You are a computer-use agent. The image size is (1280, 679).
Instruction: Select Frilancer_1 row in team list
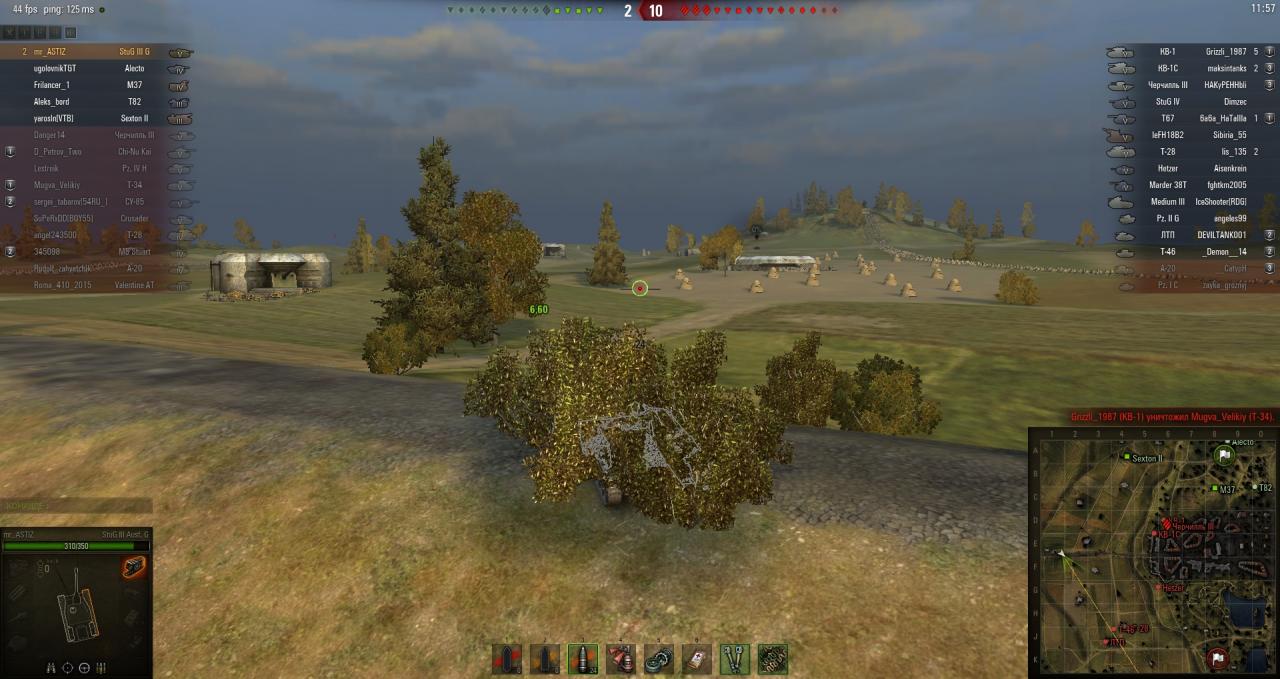pos(90,85)
